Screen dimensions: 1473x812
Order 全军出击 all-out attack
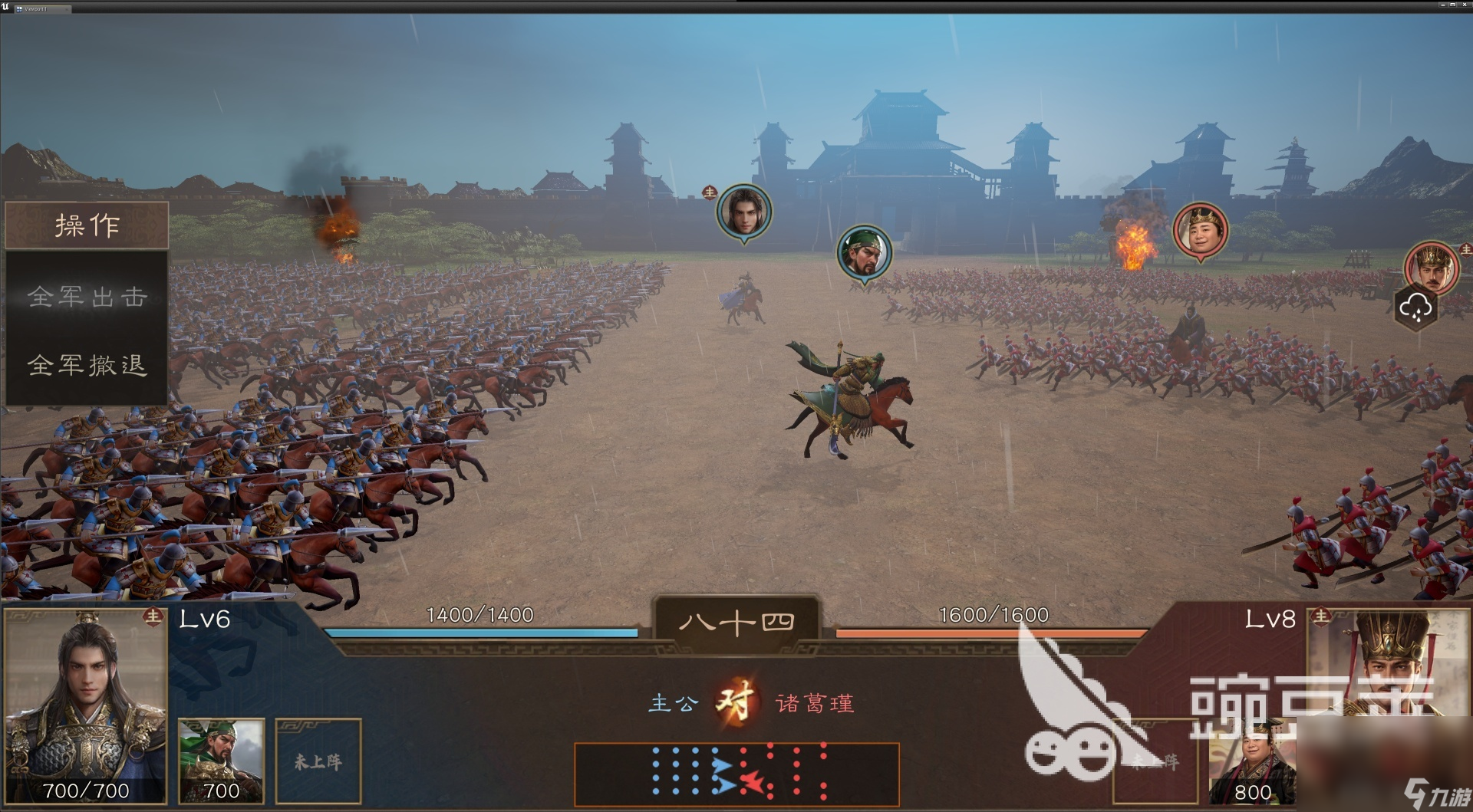click(x=87, y=296)
